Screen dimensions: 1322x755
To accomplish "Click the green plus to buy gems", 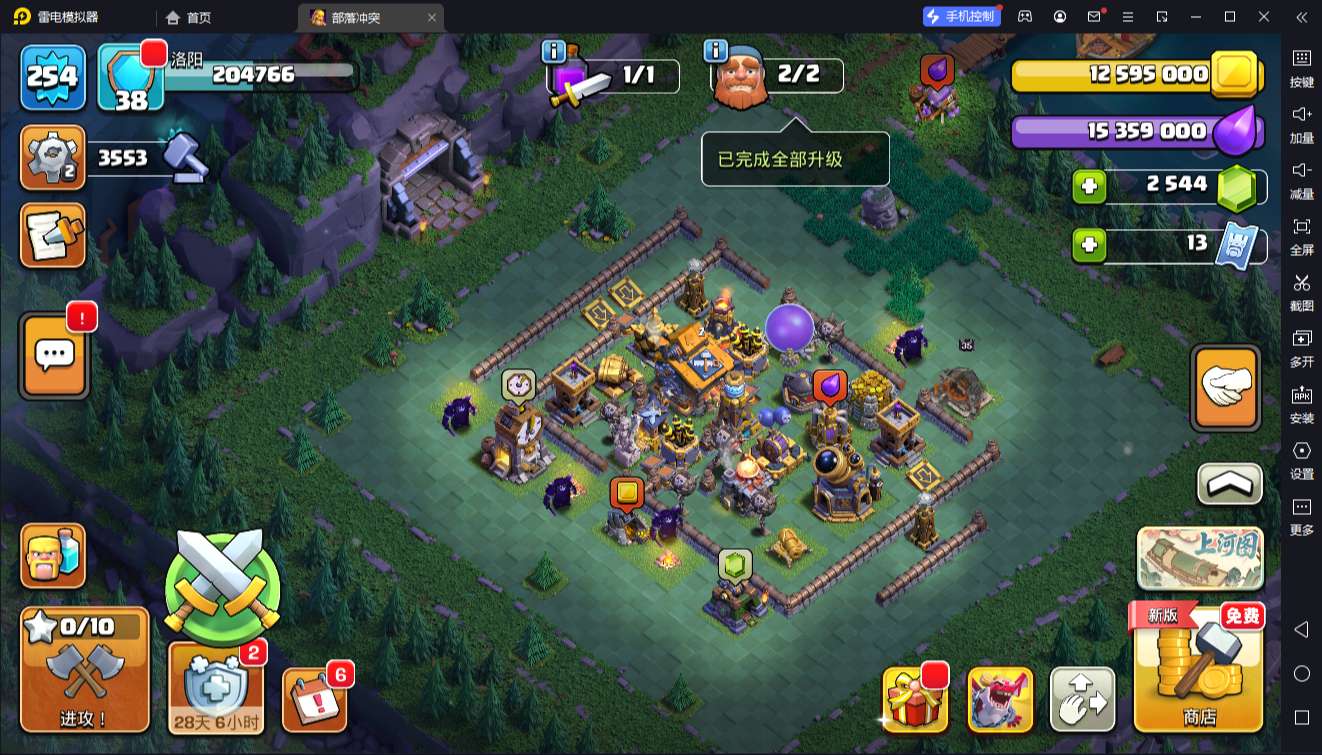I will pos(1089,187).
